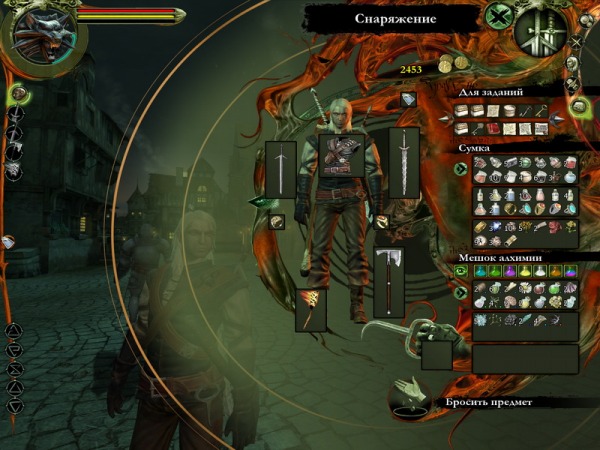The image size is (600, 450).
Task: Select the first book in quest items
Action: click(x=462, y=111)
